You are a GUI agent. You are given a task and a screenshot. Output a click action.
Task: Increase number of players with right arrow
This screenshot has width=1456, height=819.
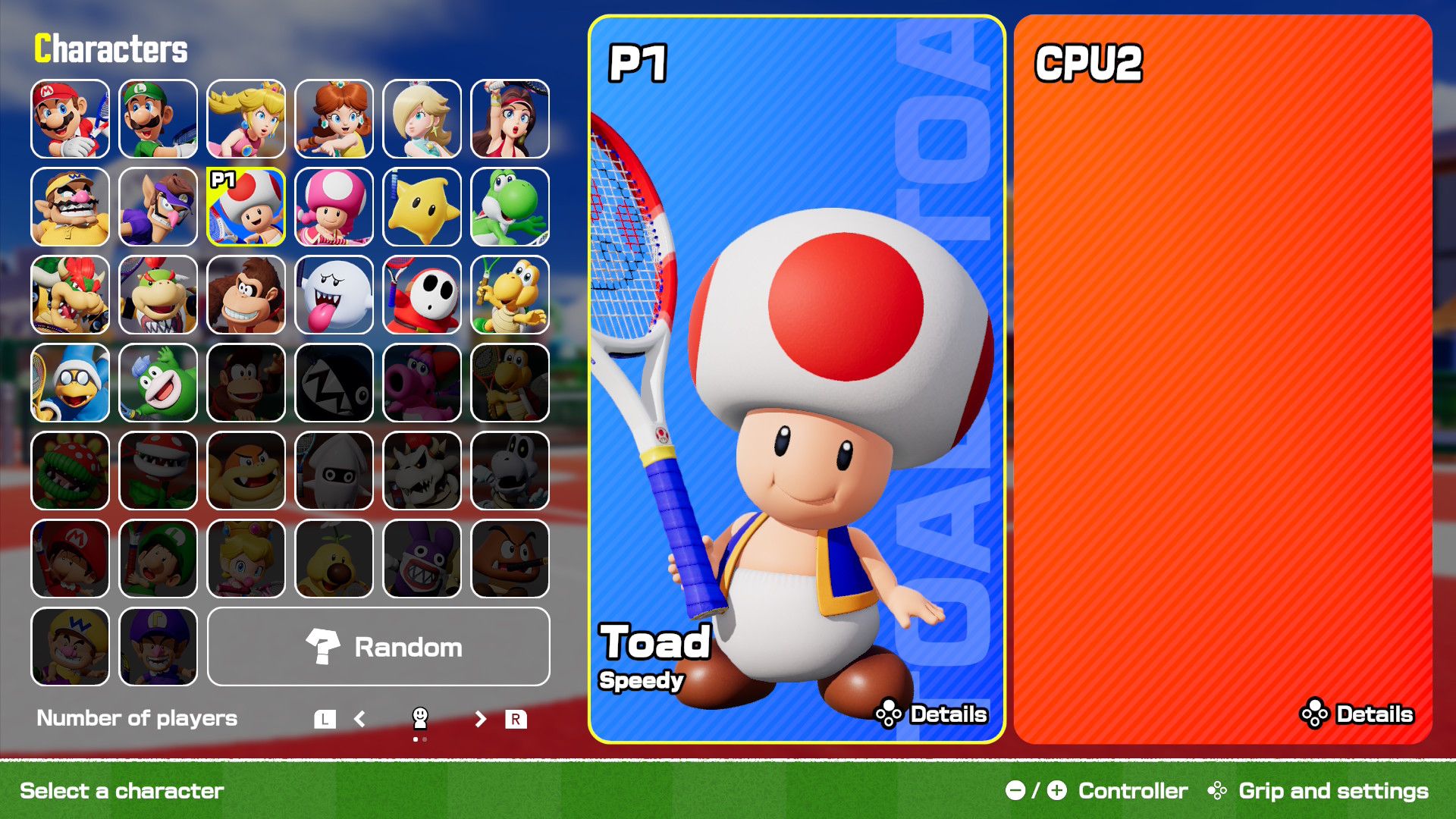(x=480, y=718)
